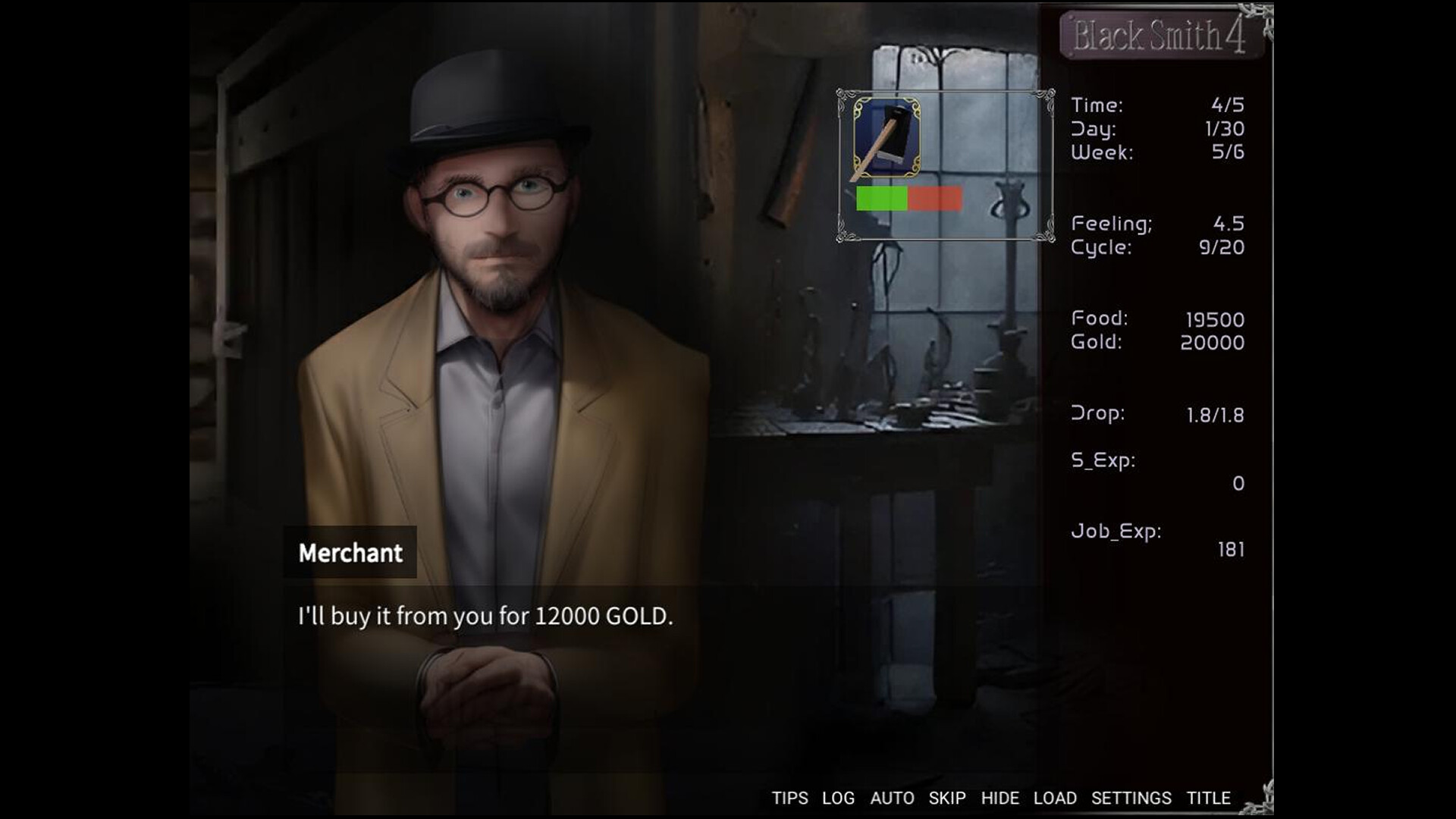Advance the dialogue by clicking the text box
Viewport: 1456px width, 819px height.
click(x=485, y=617)
